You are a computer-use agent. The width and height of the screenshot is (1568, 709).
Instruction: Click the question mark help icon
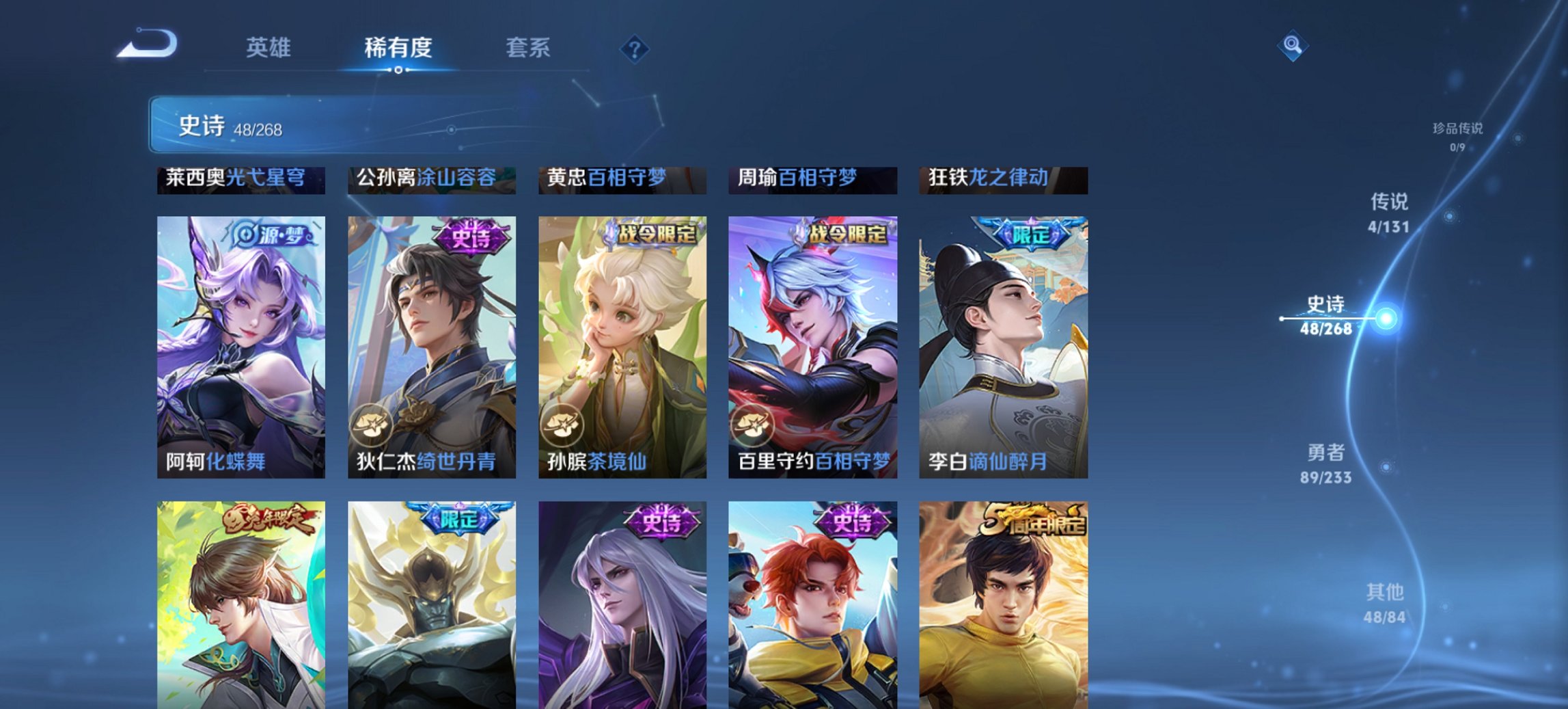point(635,48)
